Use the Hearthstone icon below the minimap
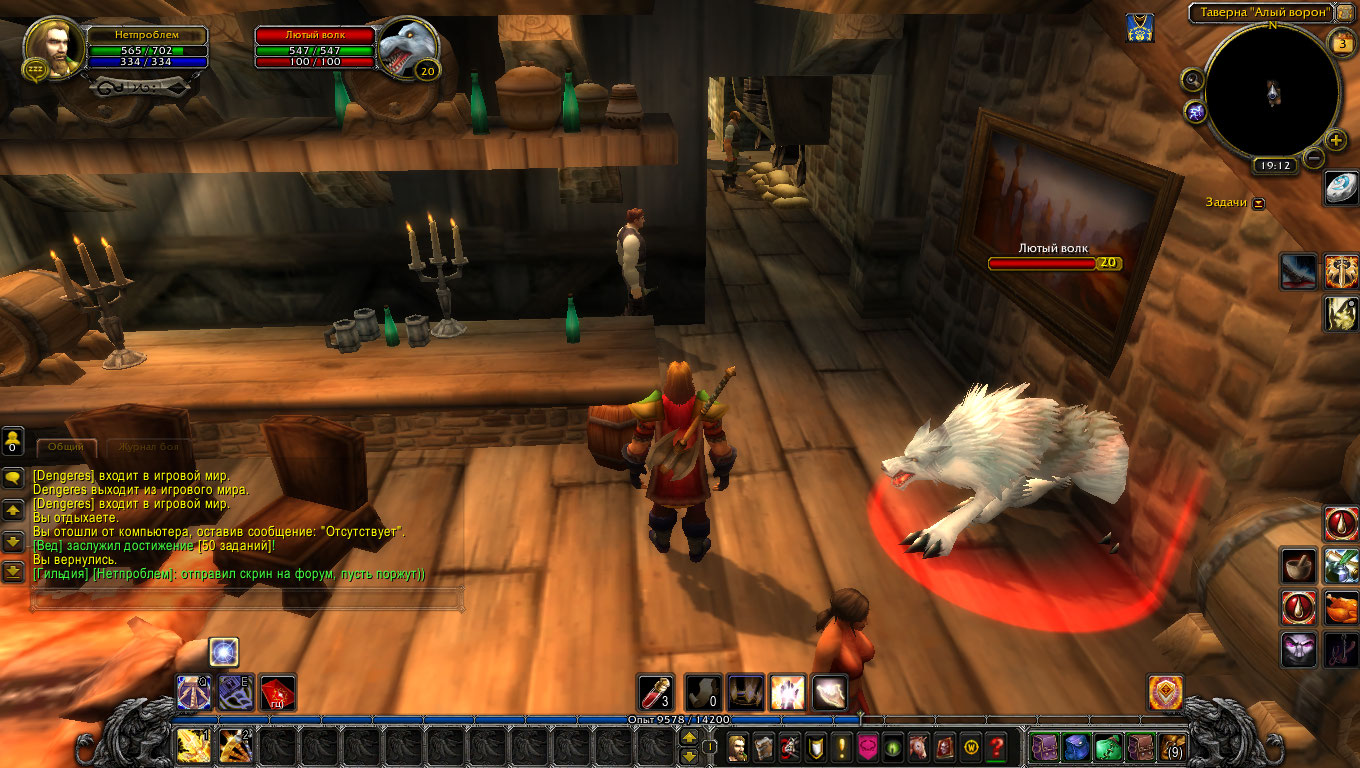 click(1341, 187)
